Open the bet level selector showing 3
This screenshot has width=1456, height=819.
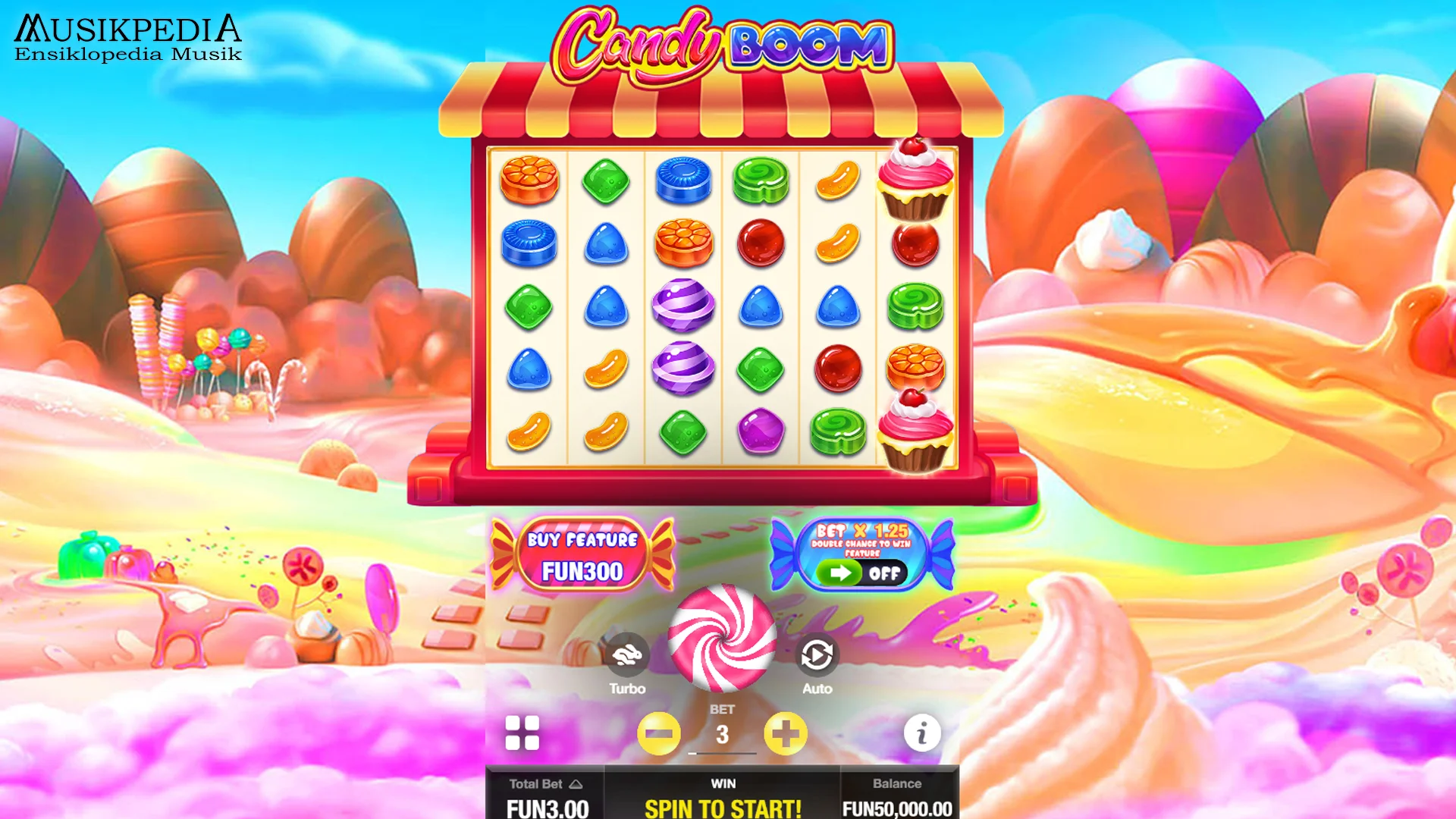point(722,732)
